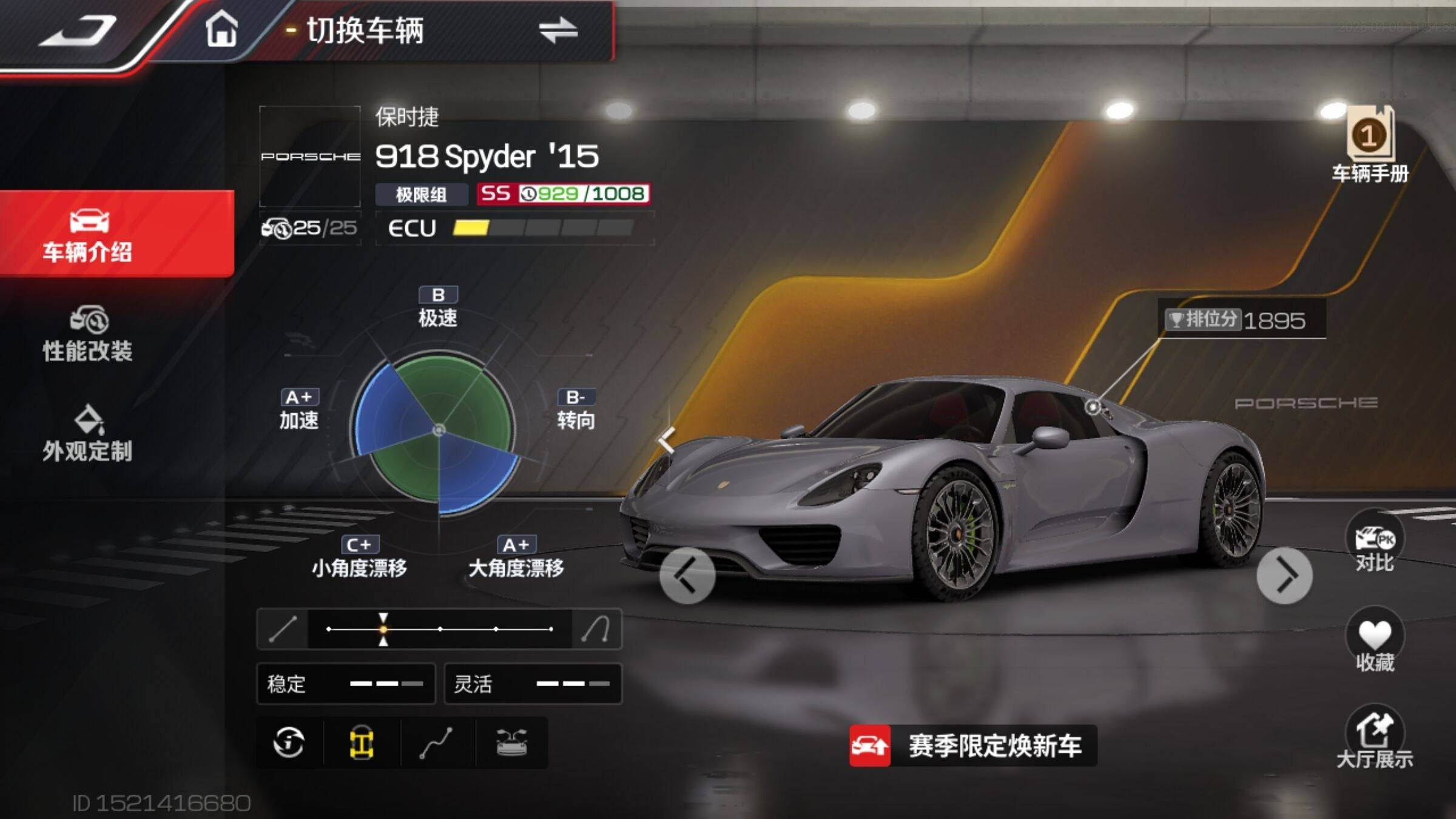Open the 车辆手册 vehicle handbook
1456x819 pixels.
(x=1370, y=144)
